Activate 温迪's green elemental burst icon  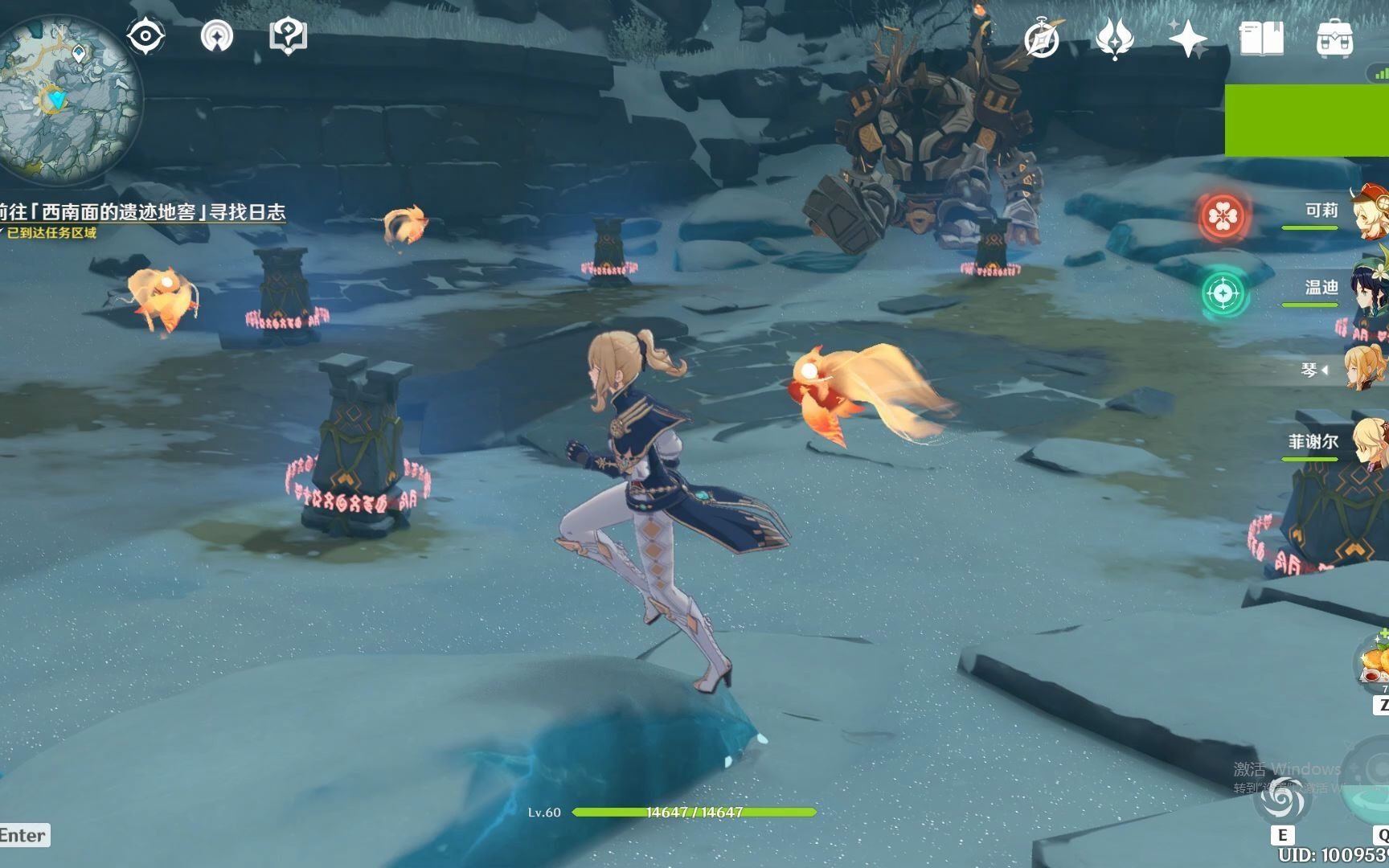click(1223, 293)
